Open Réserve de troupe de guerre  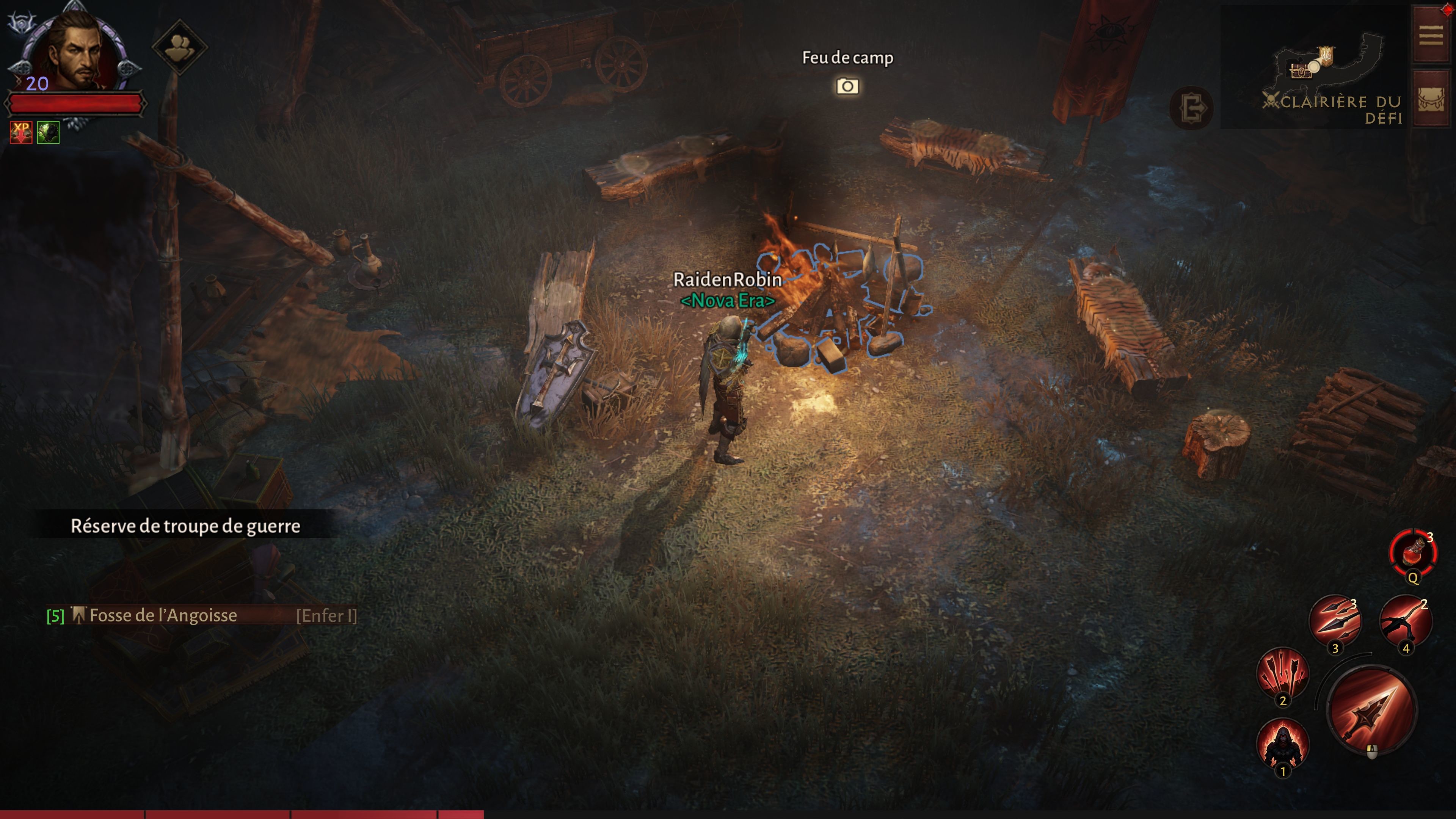click(185, 526)
